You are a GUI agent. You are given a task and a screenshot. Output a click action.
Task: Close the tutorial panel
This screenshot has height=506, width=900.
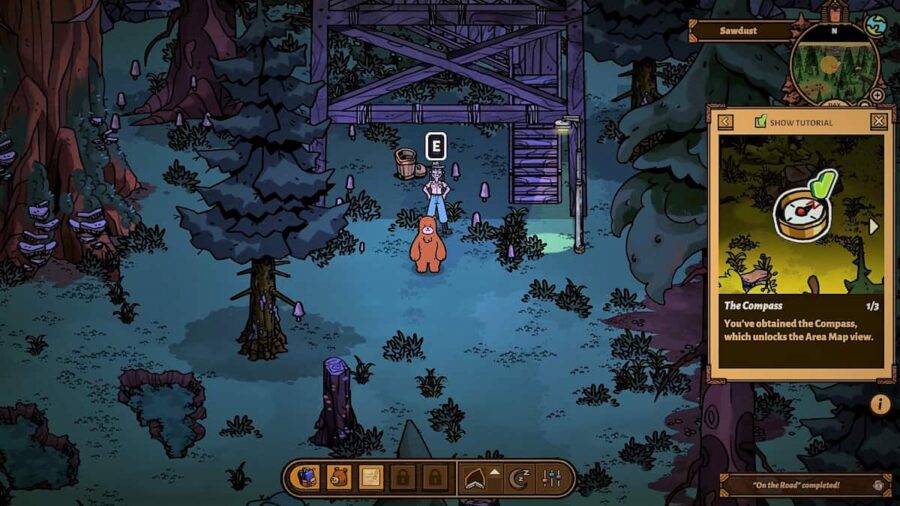878,121
